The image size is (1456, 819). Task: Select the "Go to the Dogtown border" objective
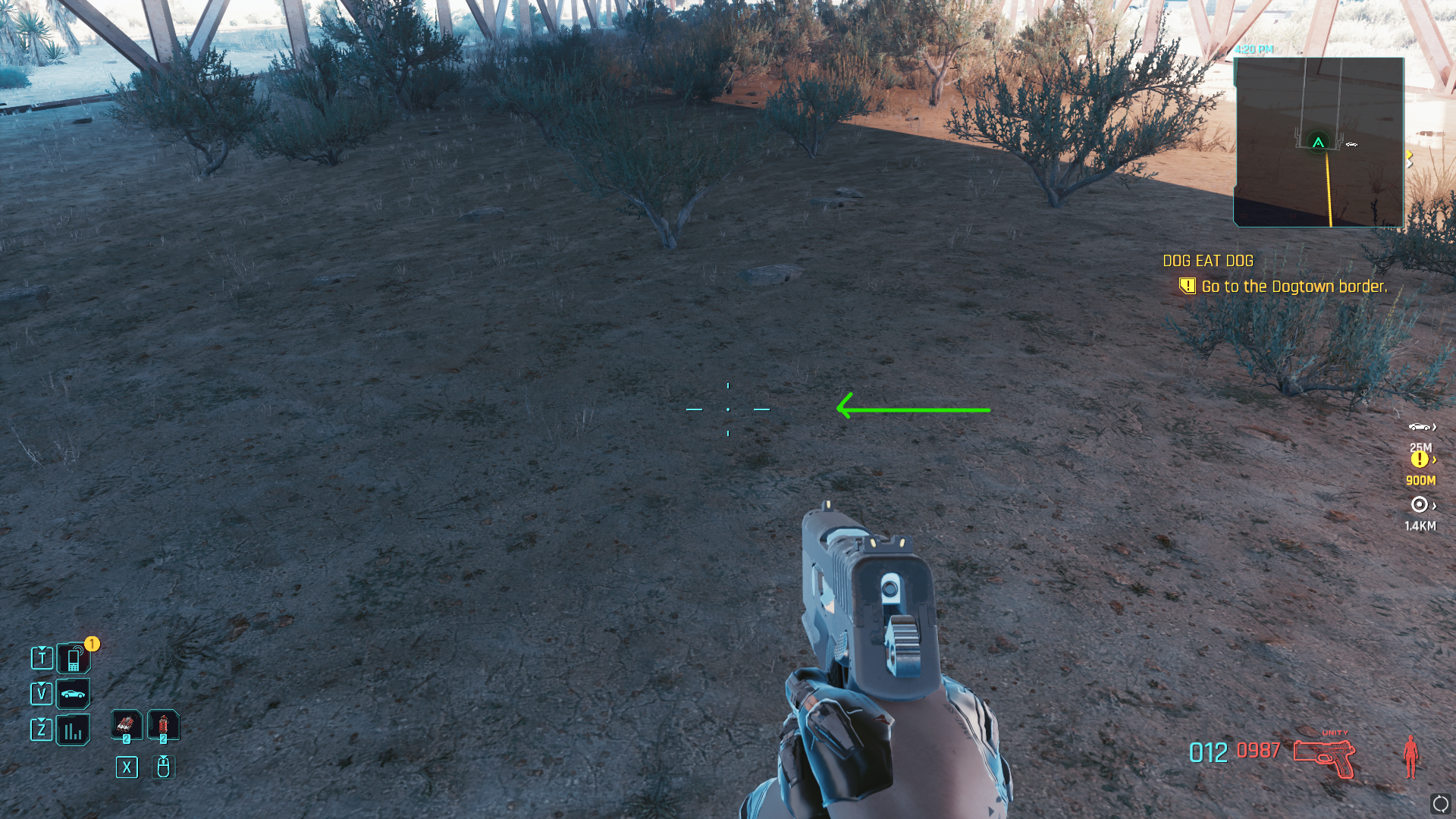1294,287
